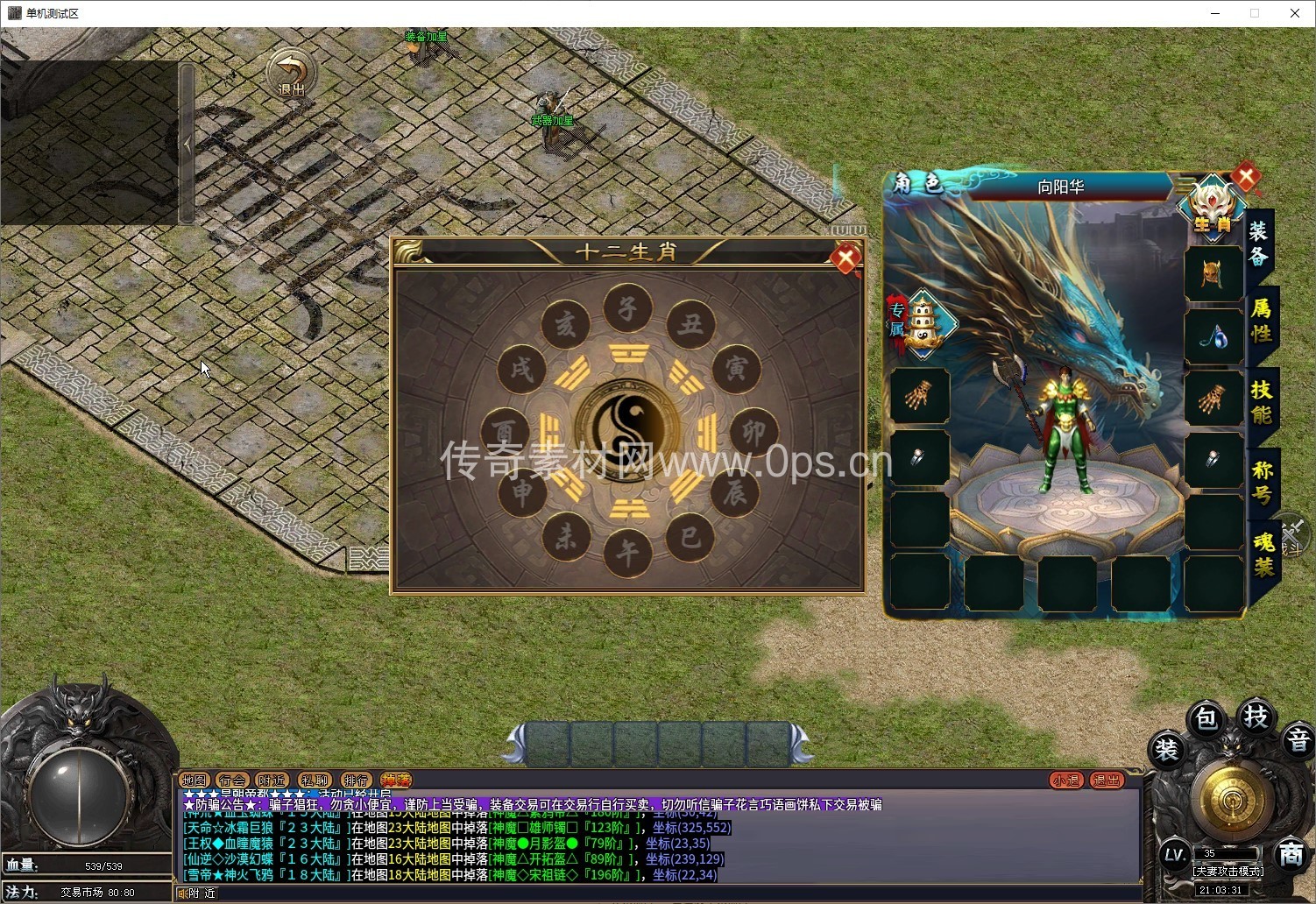
Task: Open the 排行 ranking button
Action: pos(356,780)
